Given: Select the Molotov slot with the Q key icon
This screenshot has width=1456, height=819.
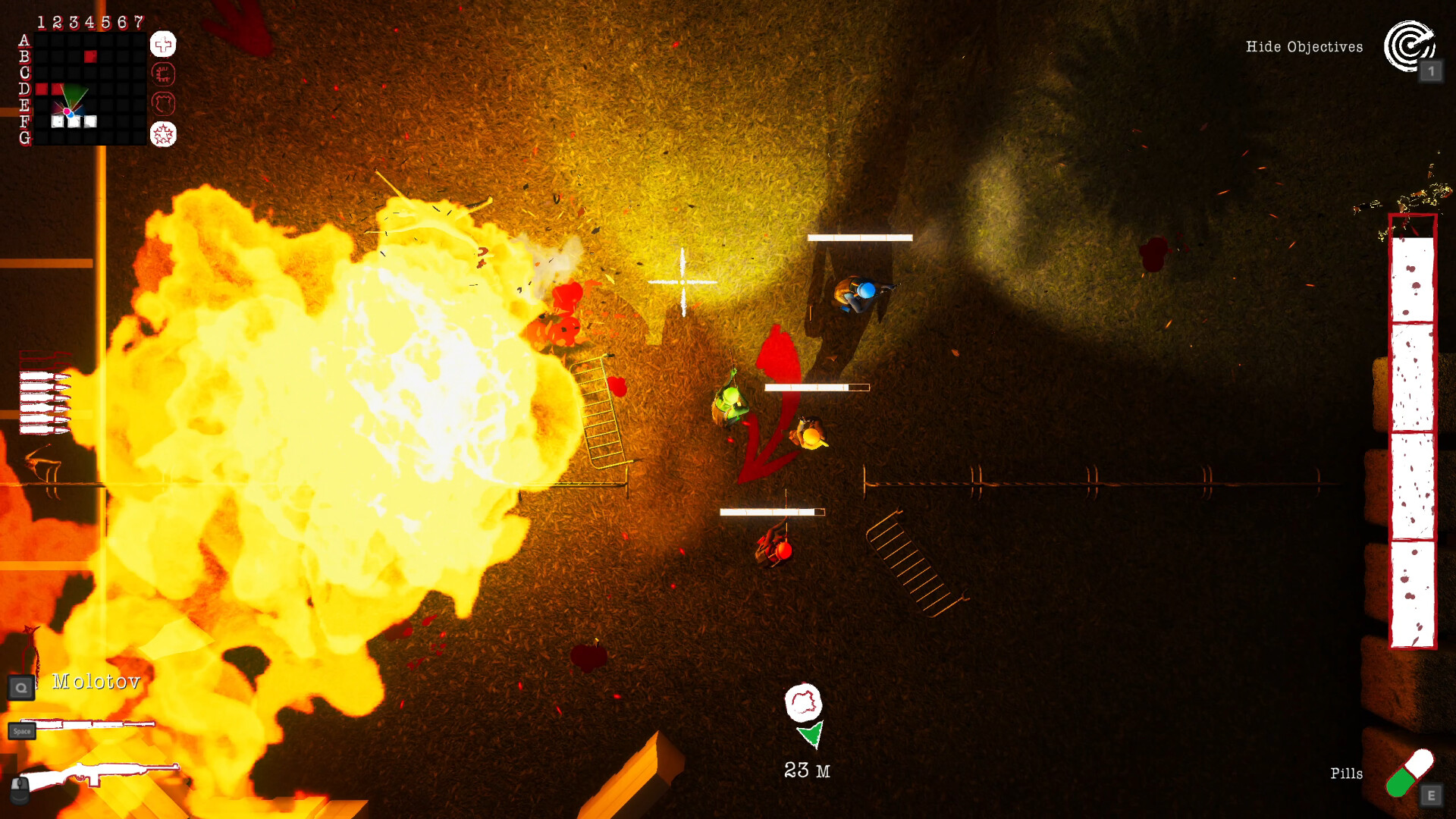Looking at the screenshot, I should coord(20,687).
